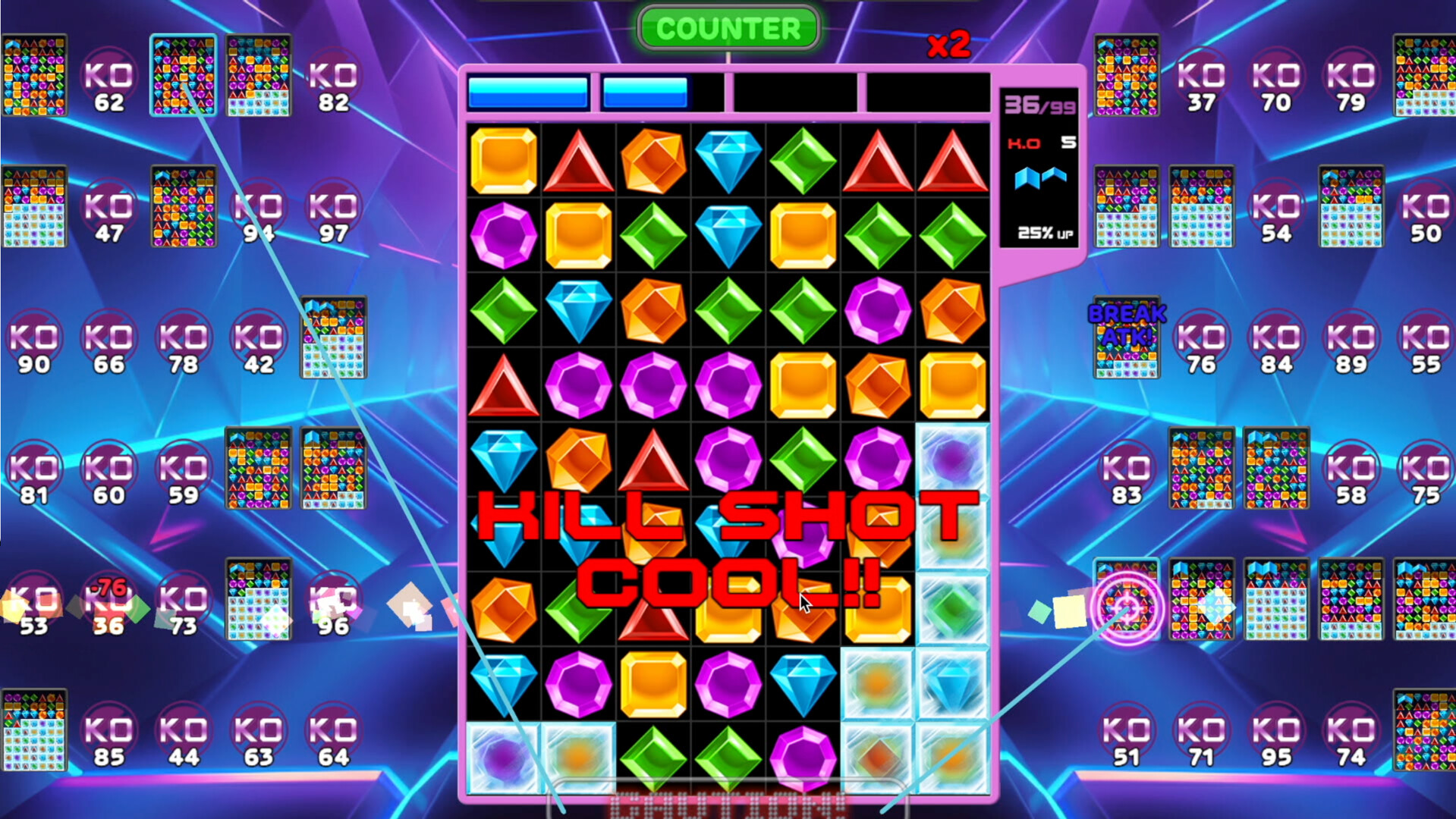Screen dimensions: 1456x819
Task: Select the yellow square gem in the first column
Action: point(505,161)
